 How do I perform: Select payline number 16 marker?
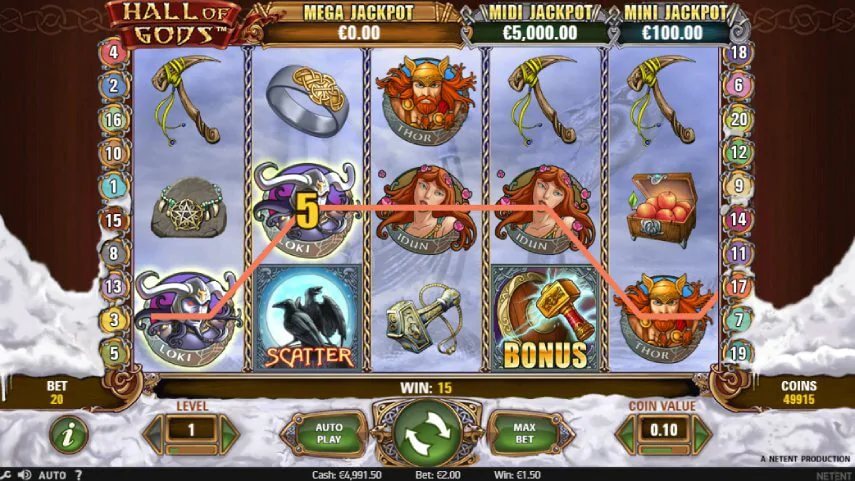click(x=112, y=119)
